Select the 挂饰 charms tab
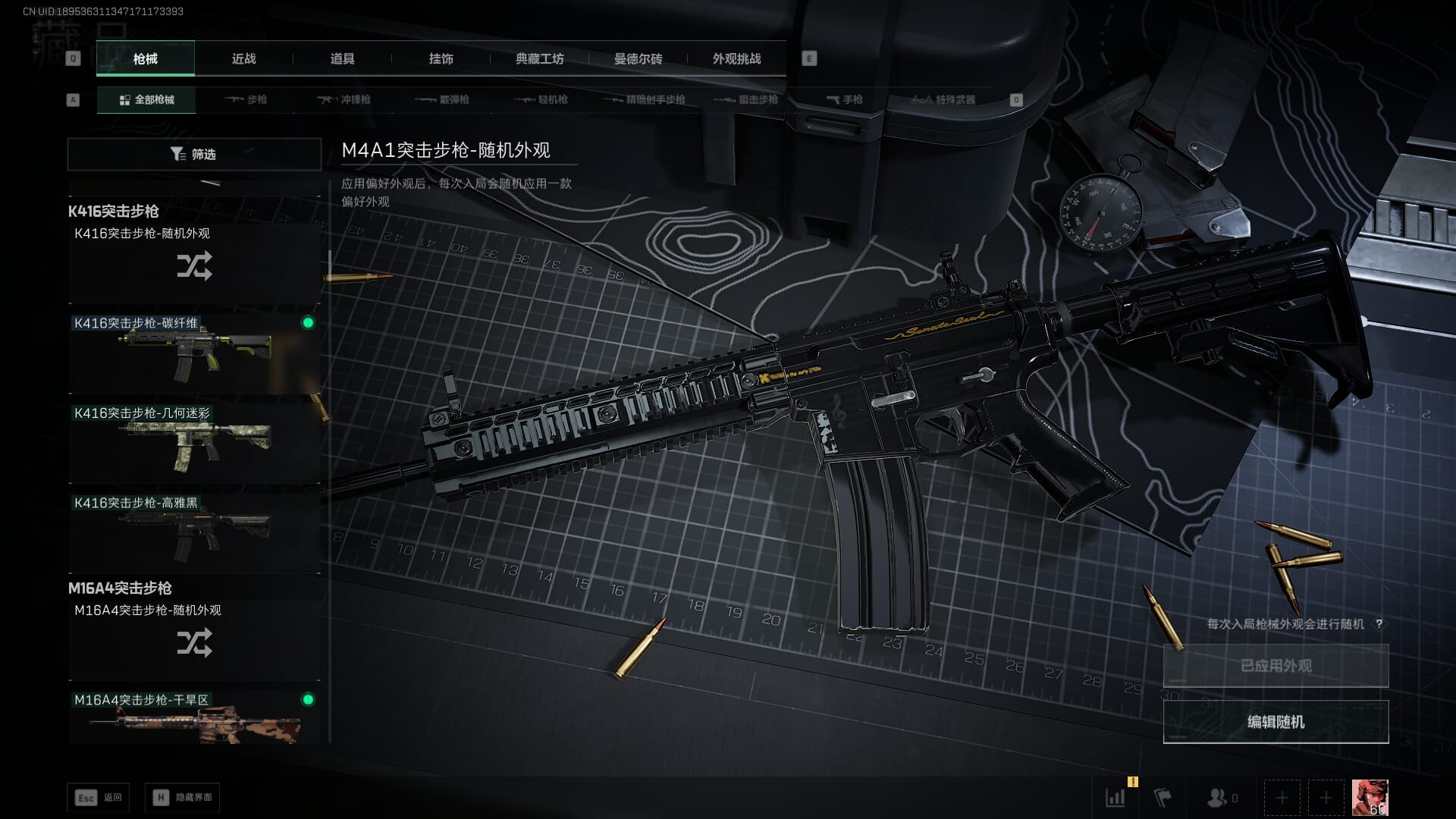The image size is (1456, 819). point(441,59)
